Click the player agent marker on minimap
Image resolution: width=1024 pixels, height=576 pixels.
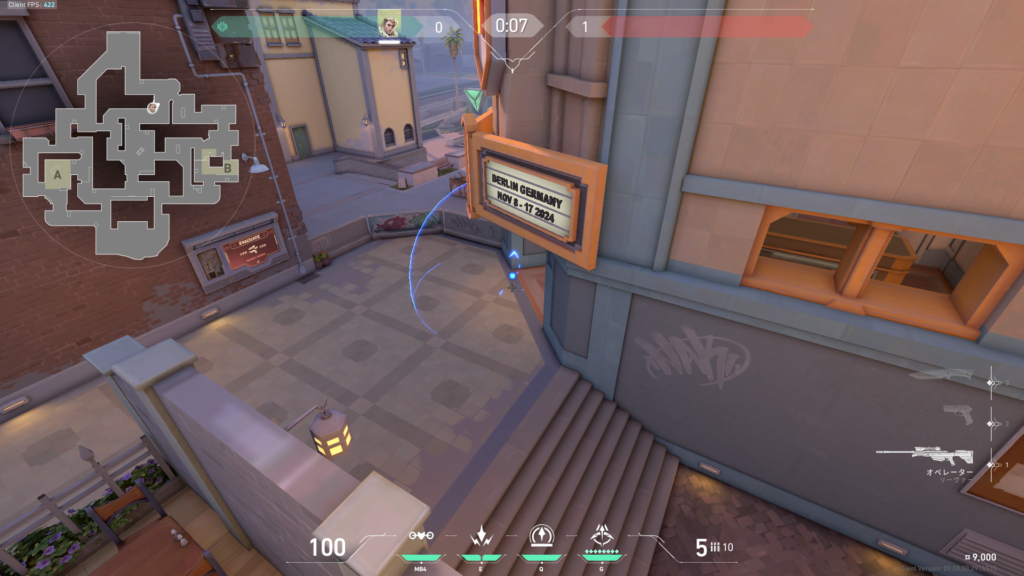(x=152, y=106)
